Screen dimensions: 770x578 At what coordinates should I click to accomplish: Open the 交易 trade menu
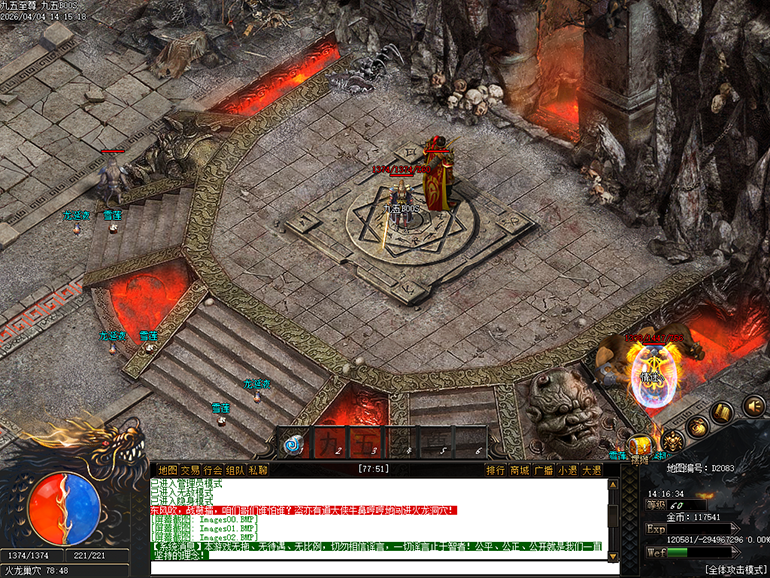pos(189,470)
